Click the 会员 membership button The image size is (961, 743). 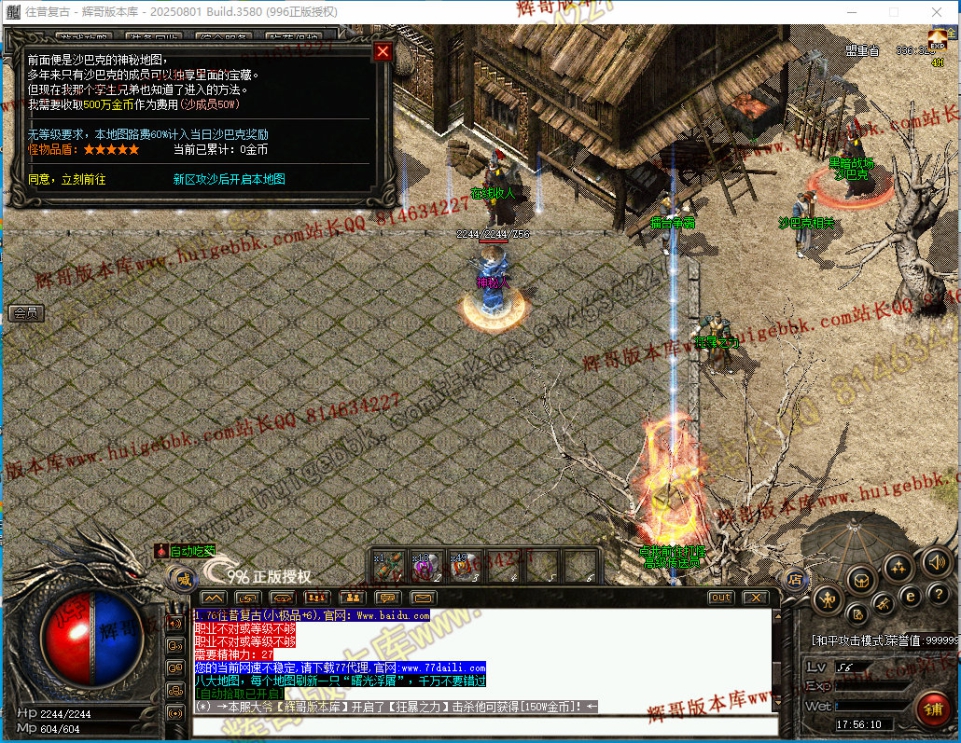pyautogui.click(x=26, y=313)
